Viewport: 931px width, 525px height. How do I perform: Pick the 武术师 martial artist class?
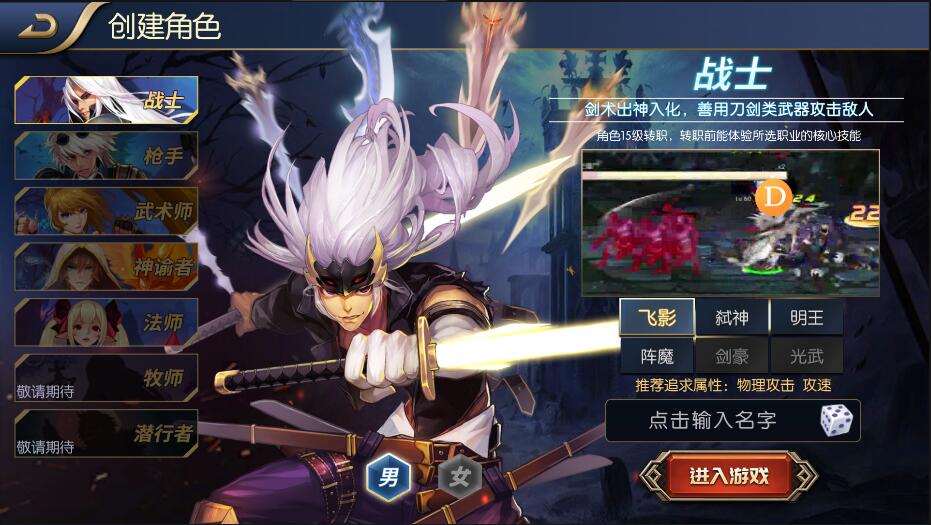tap(106, 211)
